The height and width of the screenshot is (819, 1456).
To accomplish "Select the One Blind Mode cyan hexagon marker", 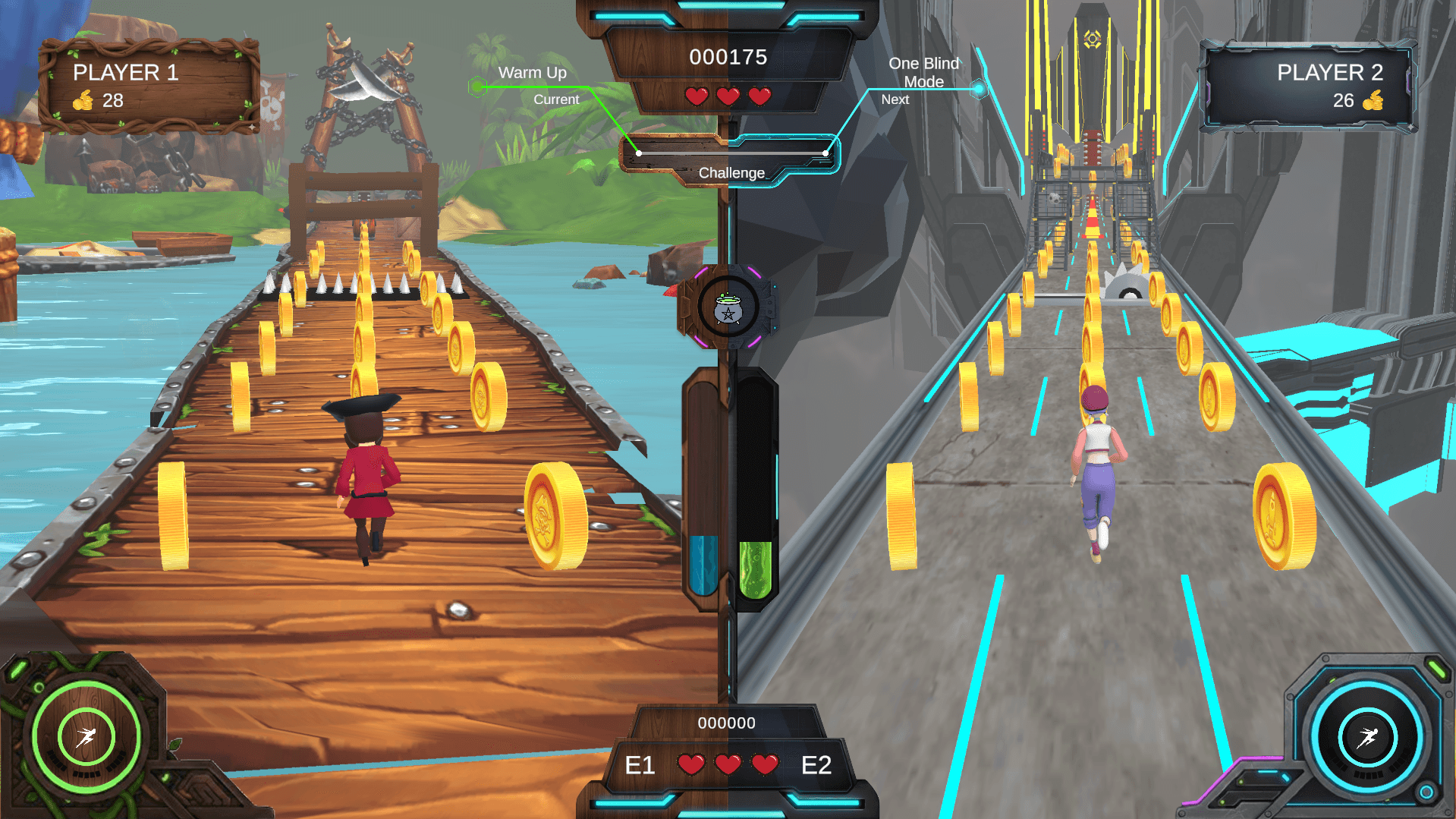I will point(979,89).
